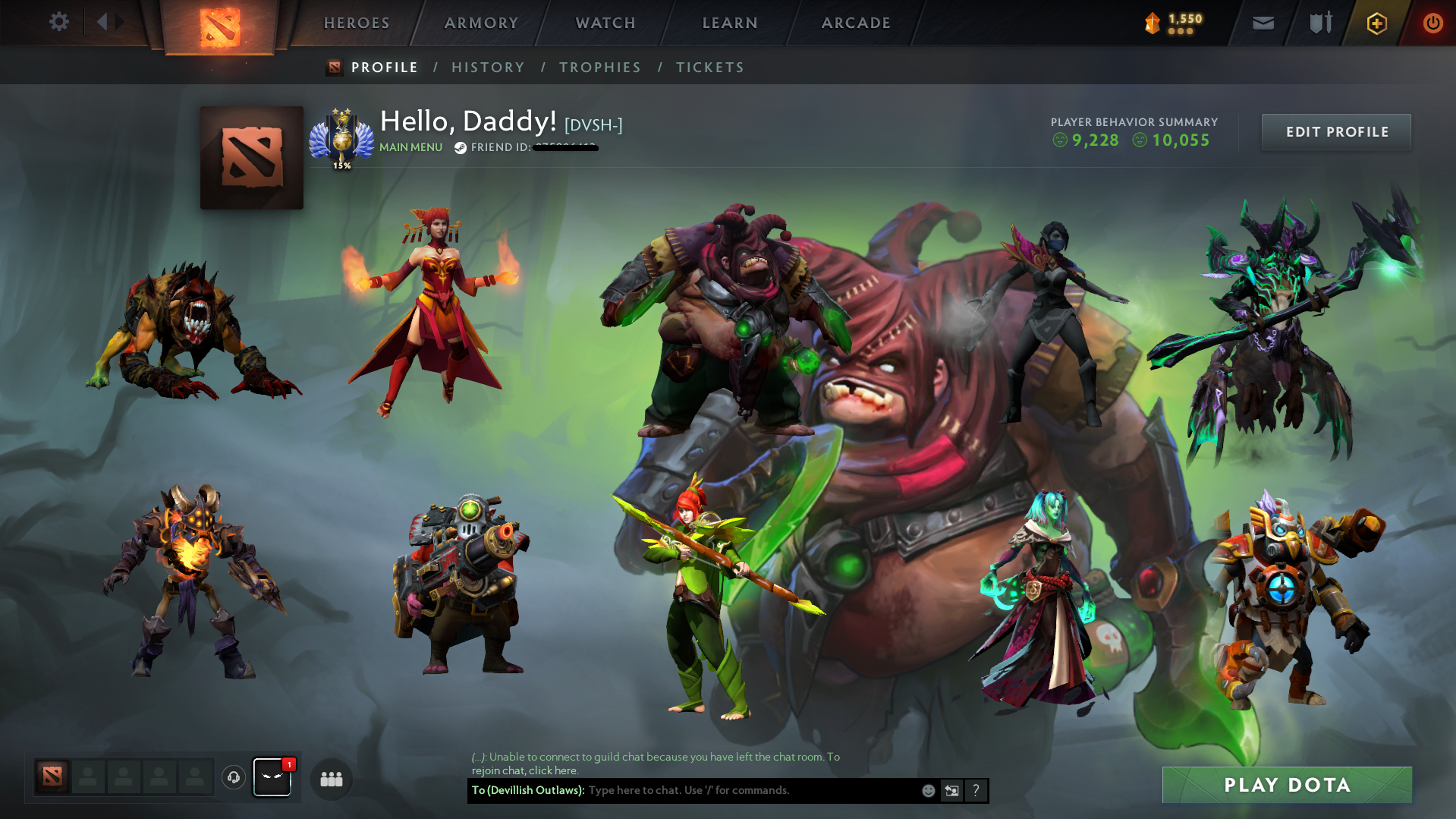Click the power button to quit Dota

[x=1432, y=23]
